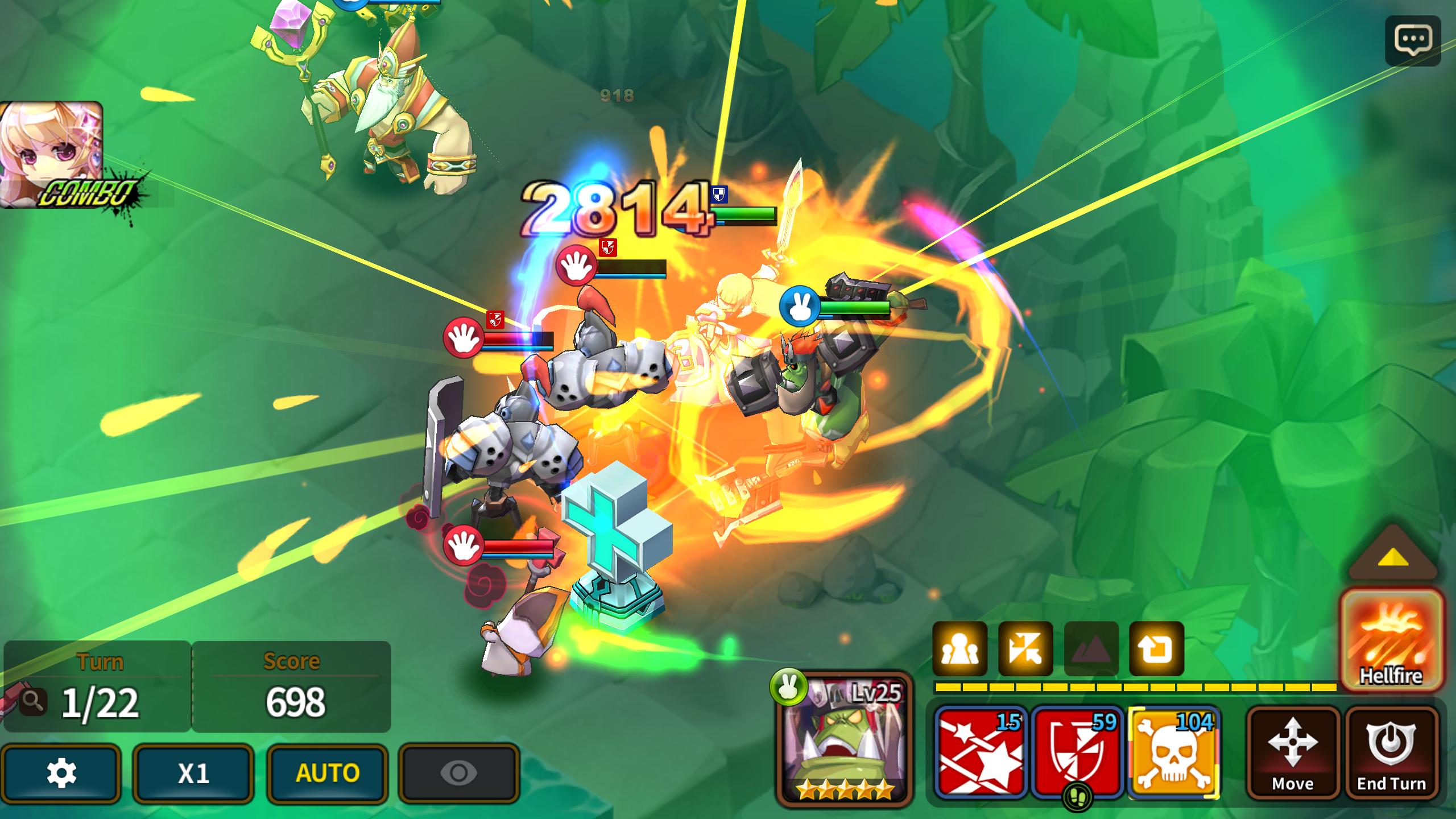End Turn for this hero
The width and height of the screenshot is (1456, 819).
point(1391,752)
